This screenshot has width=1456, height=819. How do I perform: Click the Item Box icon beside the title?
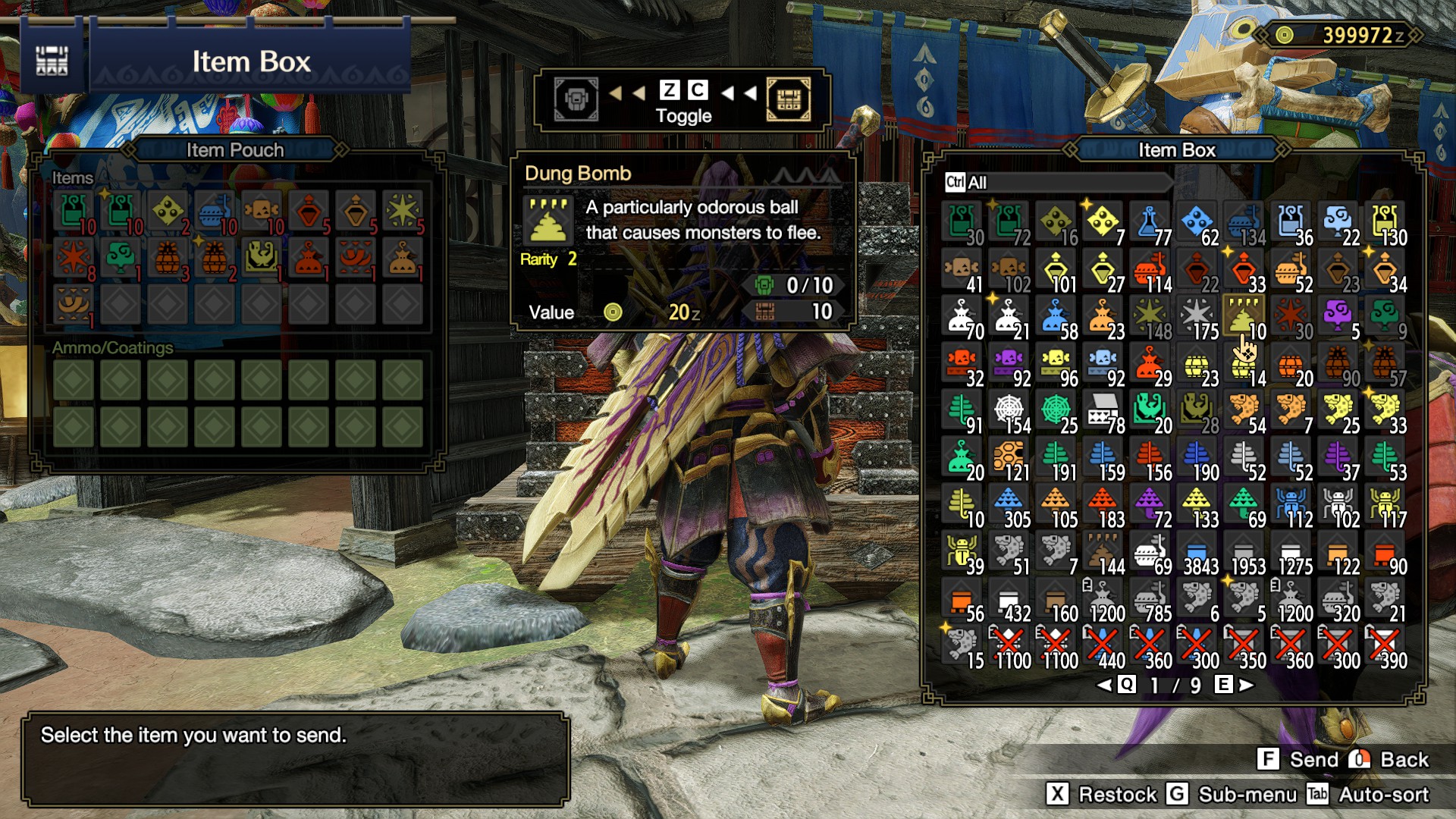point(52,61)
